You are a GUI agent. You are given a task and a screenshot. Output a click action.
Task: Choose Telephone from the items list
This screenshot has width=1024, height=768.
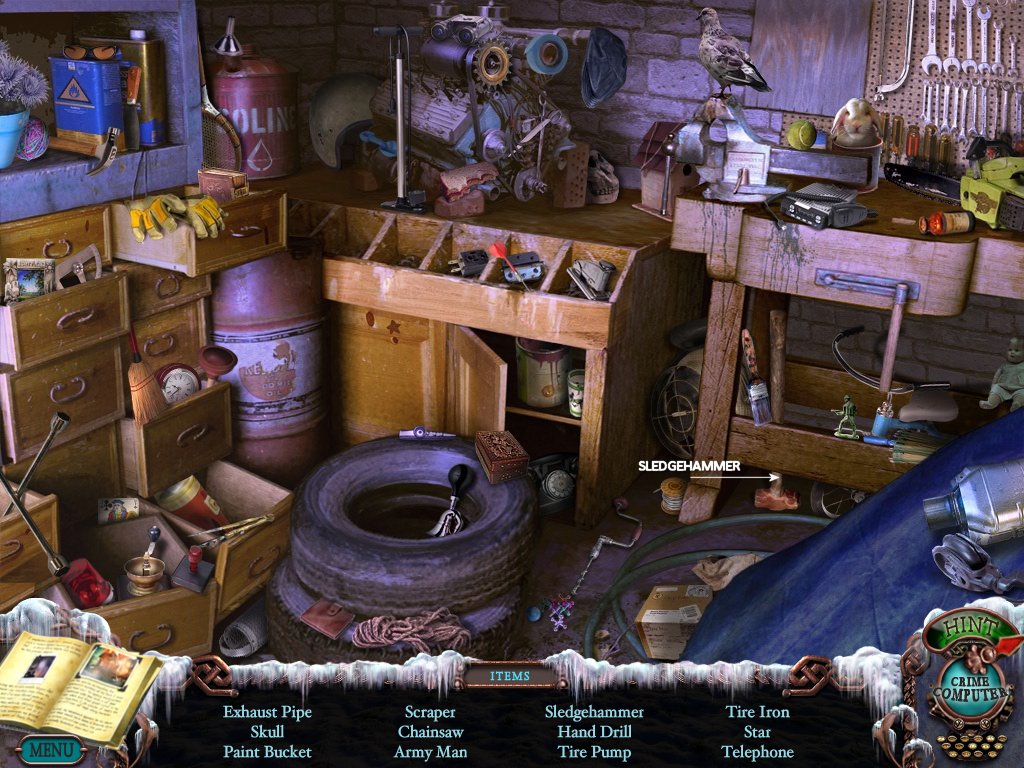coord(757,752)
